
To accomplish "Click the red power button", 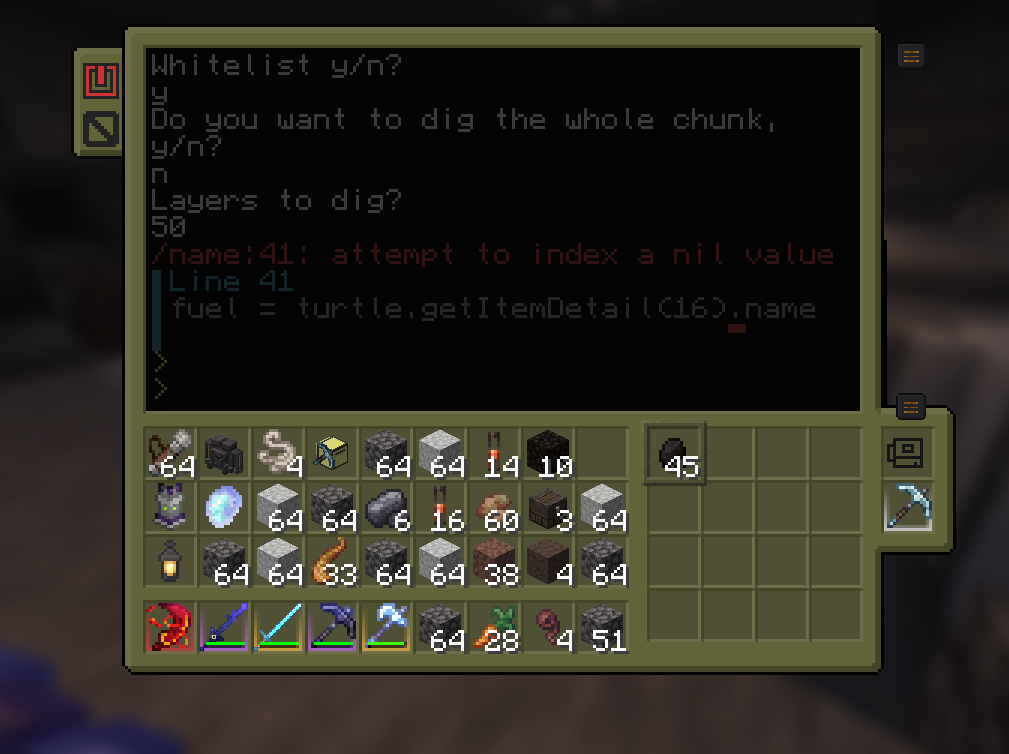I will [x=101, y=80].
